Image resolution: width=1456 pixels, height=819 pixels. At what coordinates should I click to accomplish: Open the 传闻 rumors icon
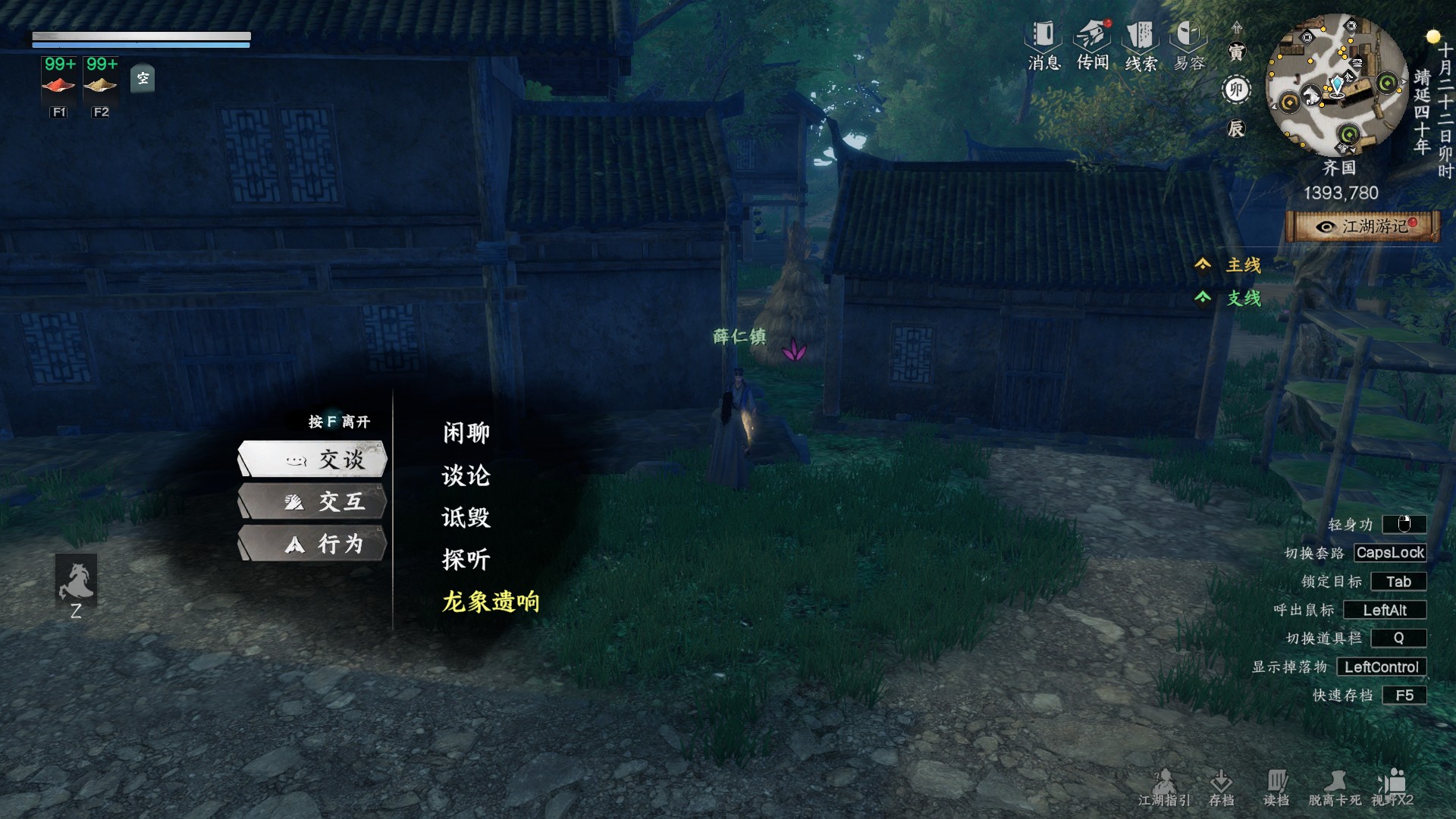[1093, 45]
